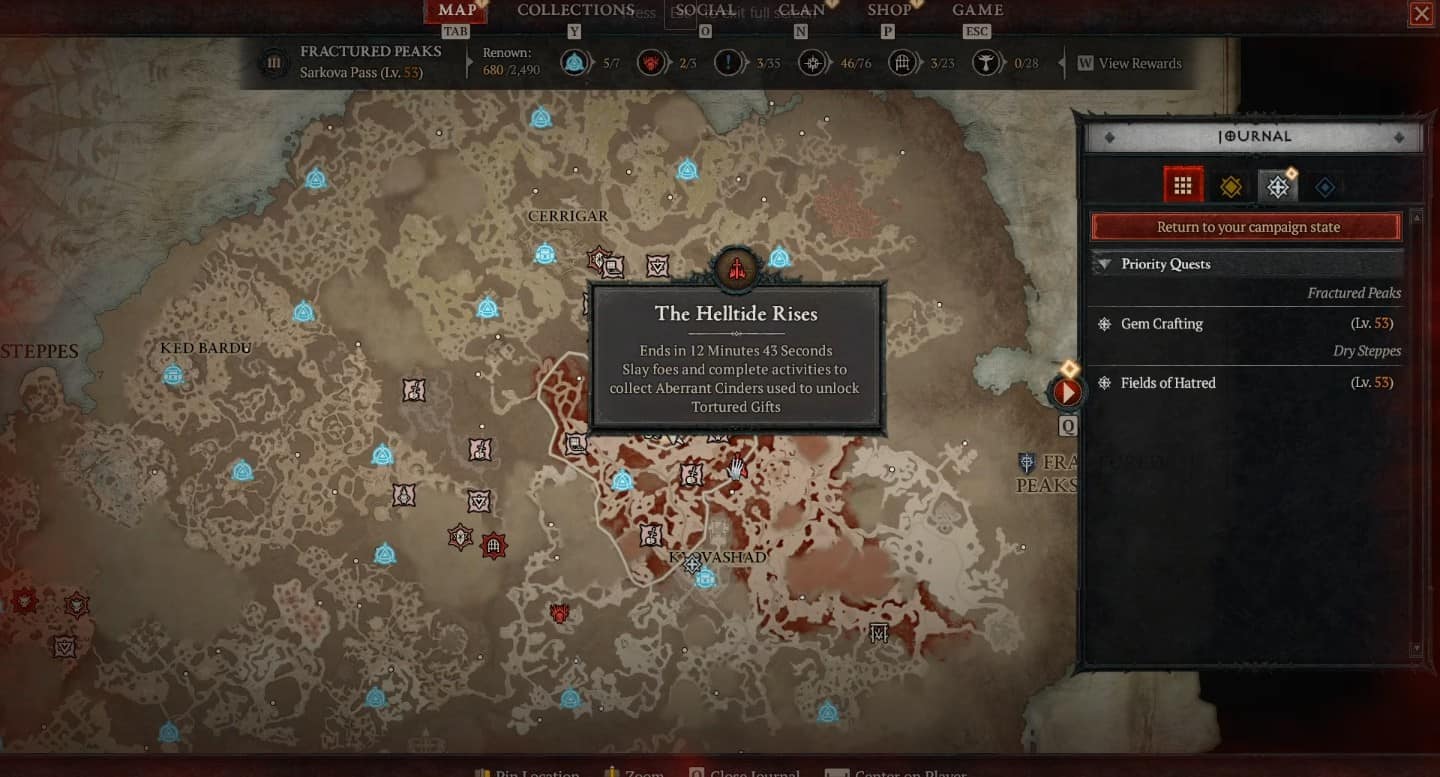Open the Fields of Hatred quest entry
Viewport: 1440px width, 777px height.
pyautogui.click(x=1166, y=383)
